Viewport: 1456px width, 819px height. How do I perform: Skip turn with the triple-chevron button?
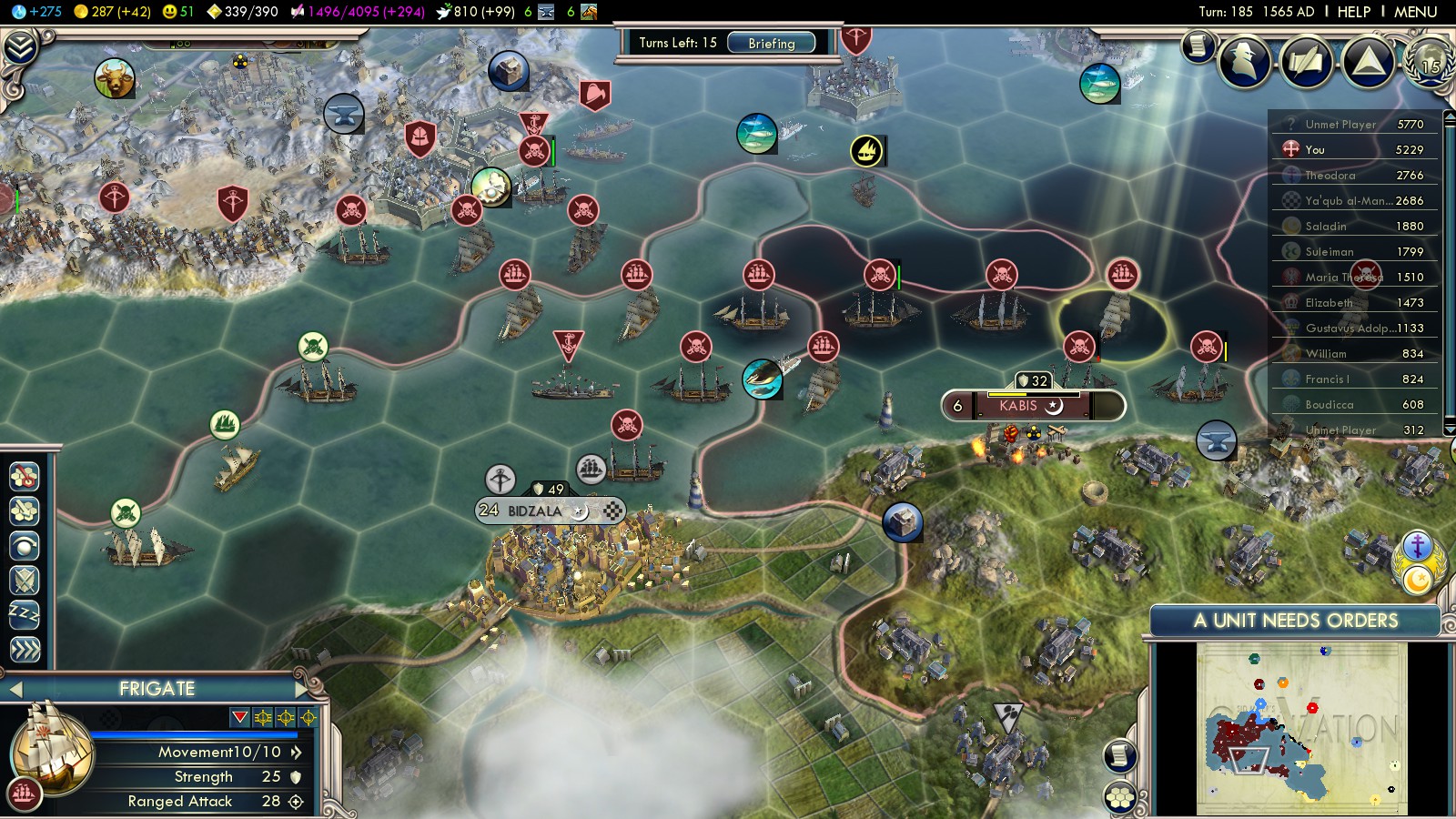25,649
